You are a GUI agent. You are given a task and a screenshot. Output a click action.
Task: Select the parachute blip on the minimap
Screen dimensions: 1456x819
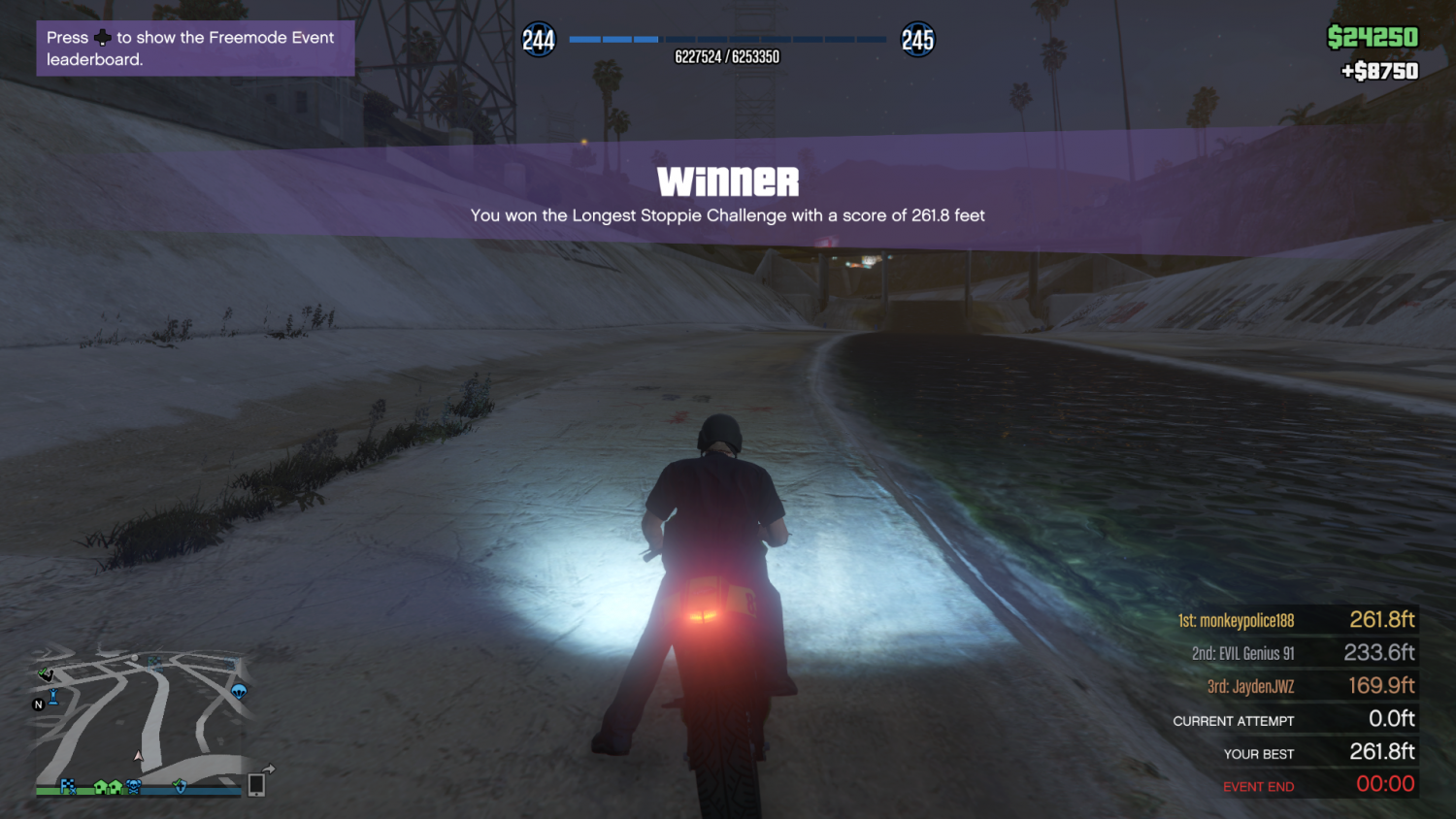[x=239, y=691]
